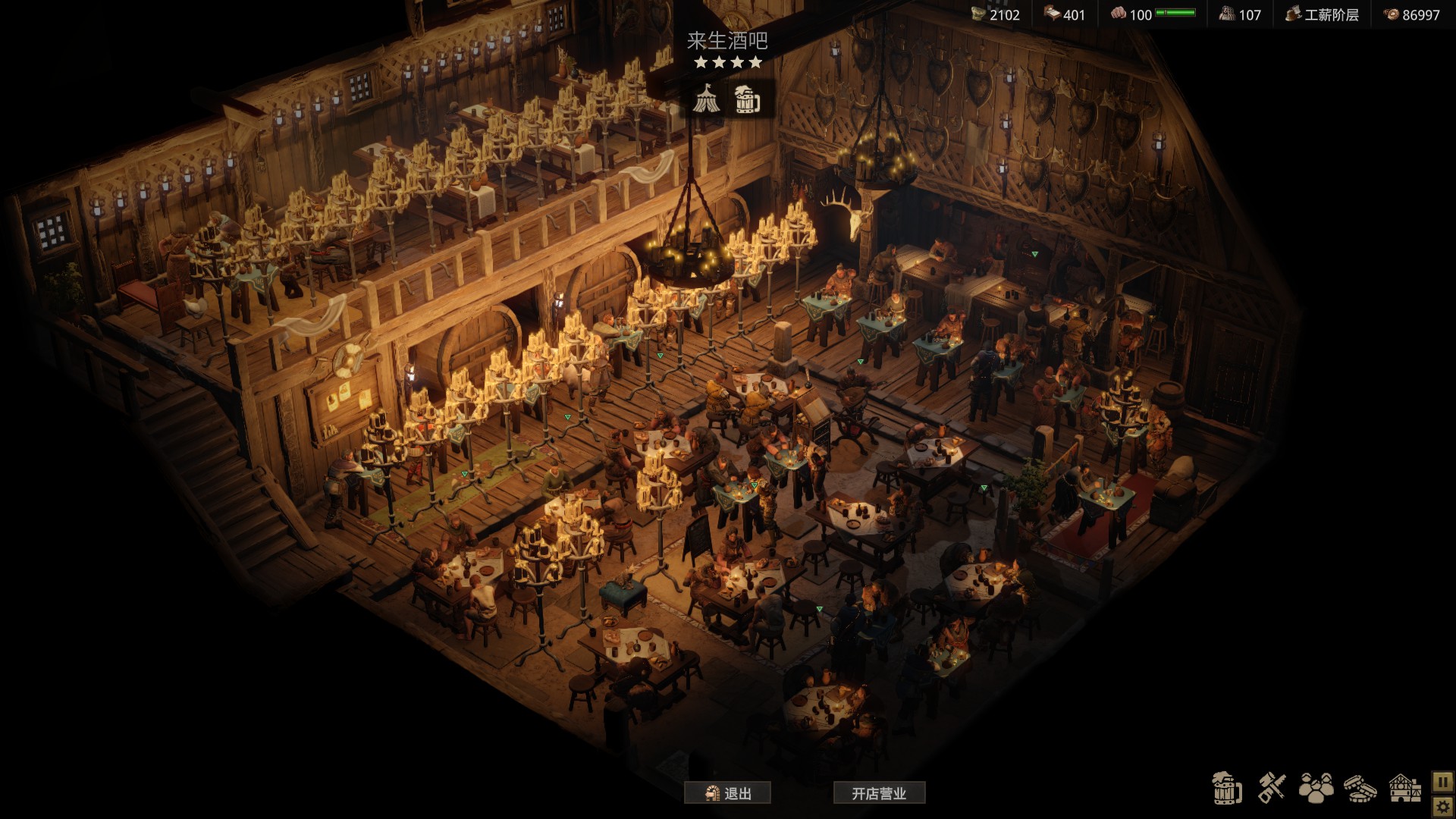Open the hammer and saw build menu
This screenshot has width=1456, height=819.
coord(1272,789)
